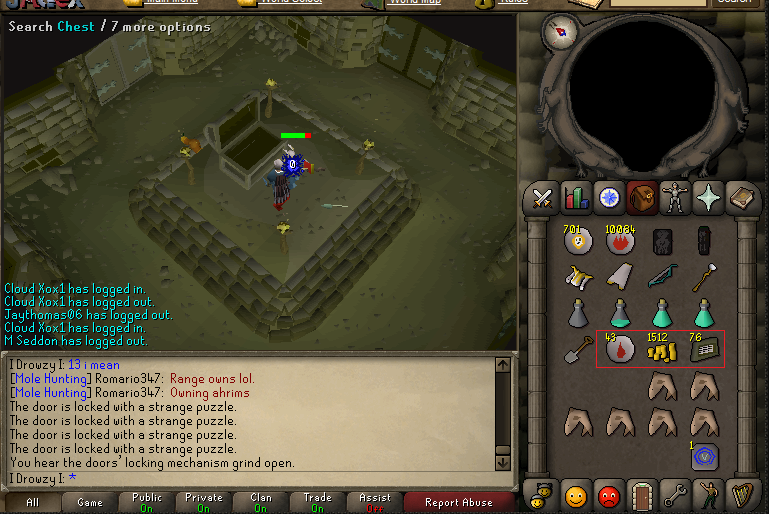Open the Friends List tab
This screenshot has height=514, width=769.
click(x=575, y=494)
